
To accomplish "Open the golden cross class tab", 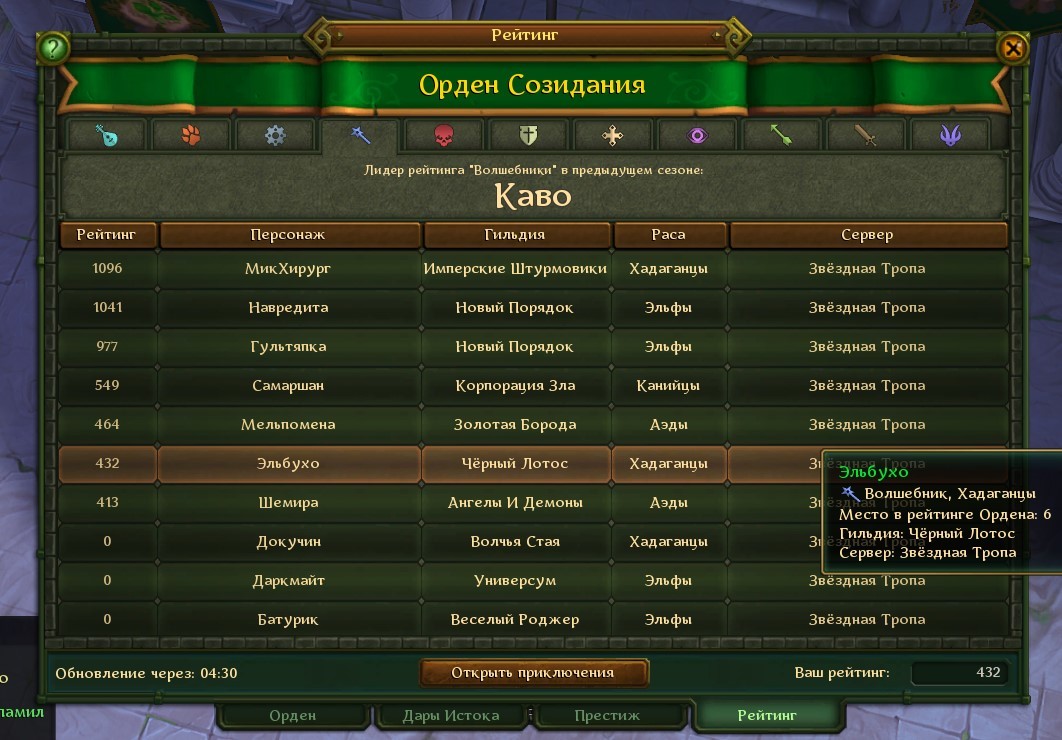I will 612,135.
